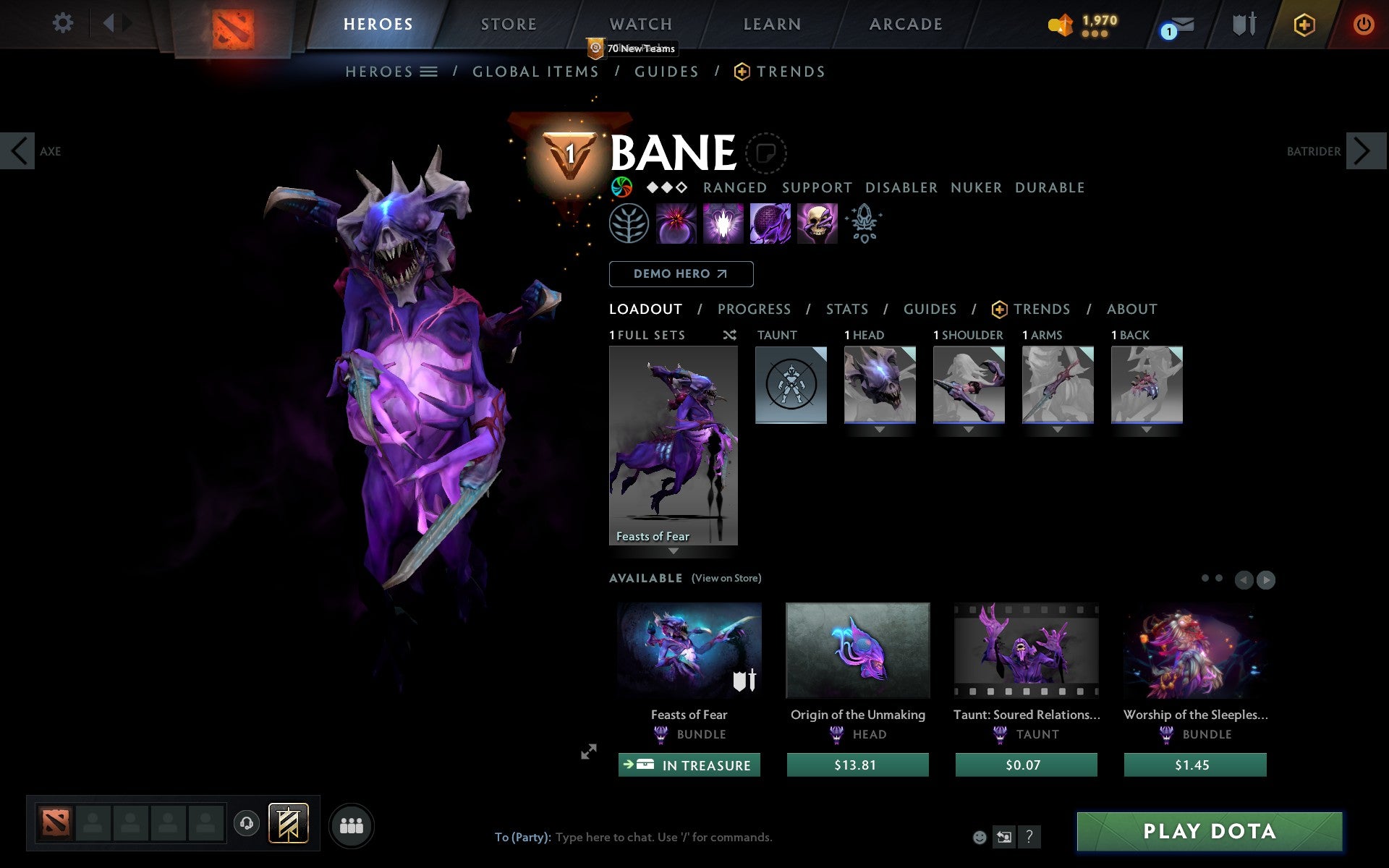Open the emoticon smiley icon in chat bar
Screen dimensions: 1389x868
[981, 838]
